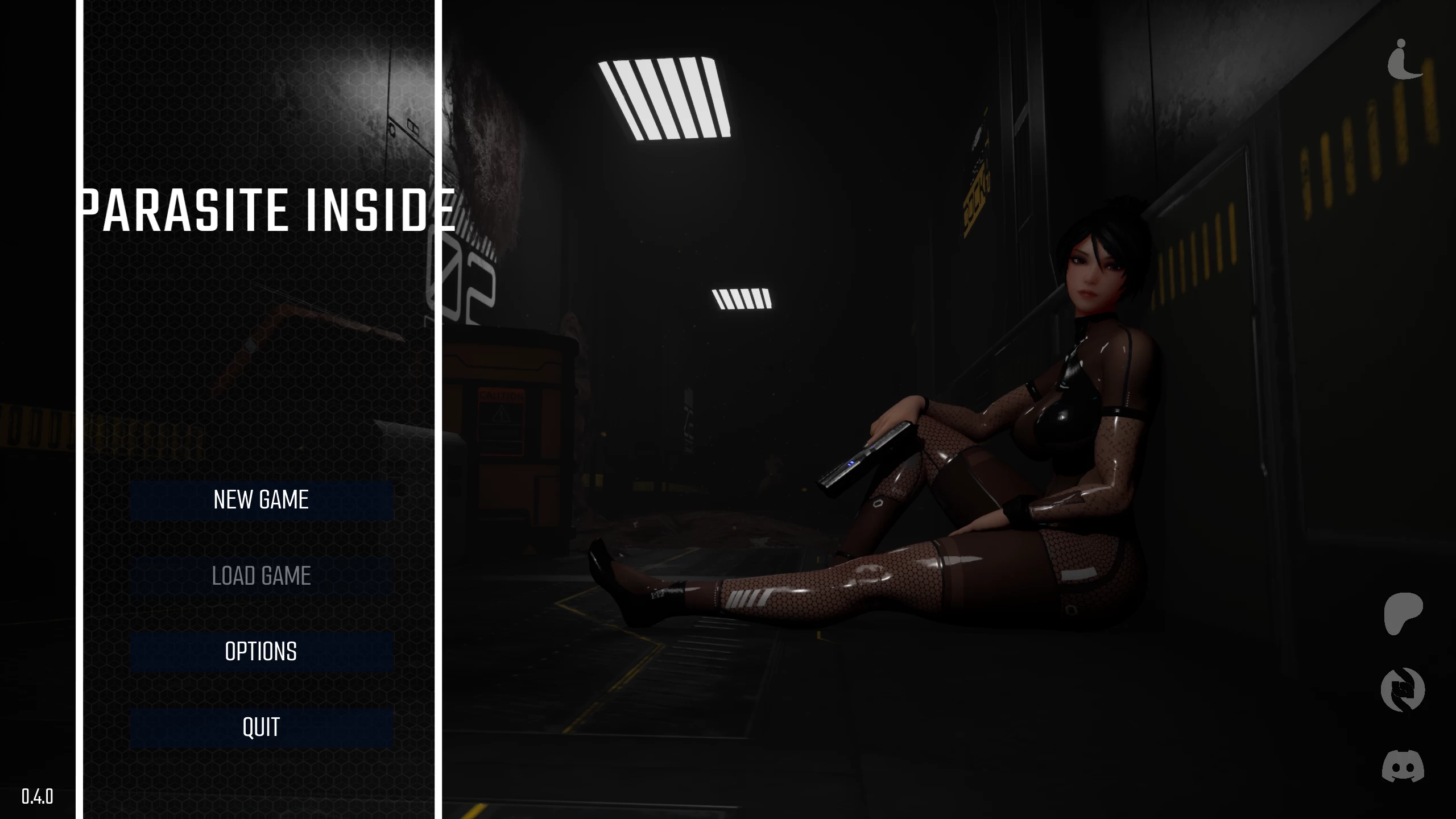
Task: Attempt to load a save via LOAD GAME
Action: point(260,576)
